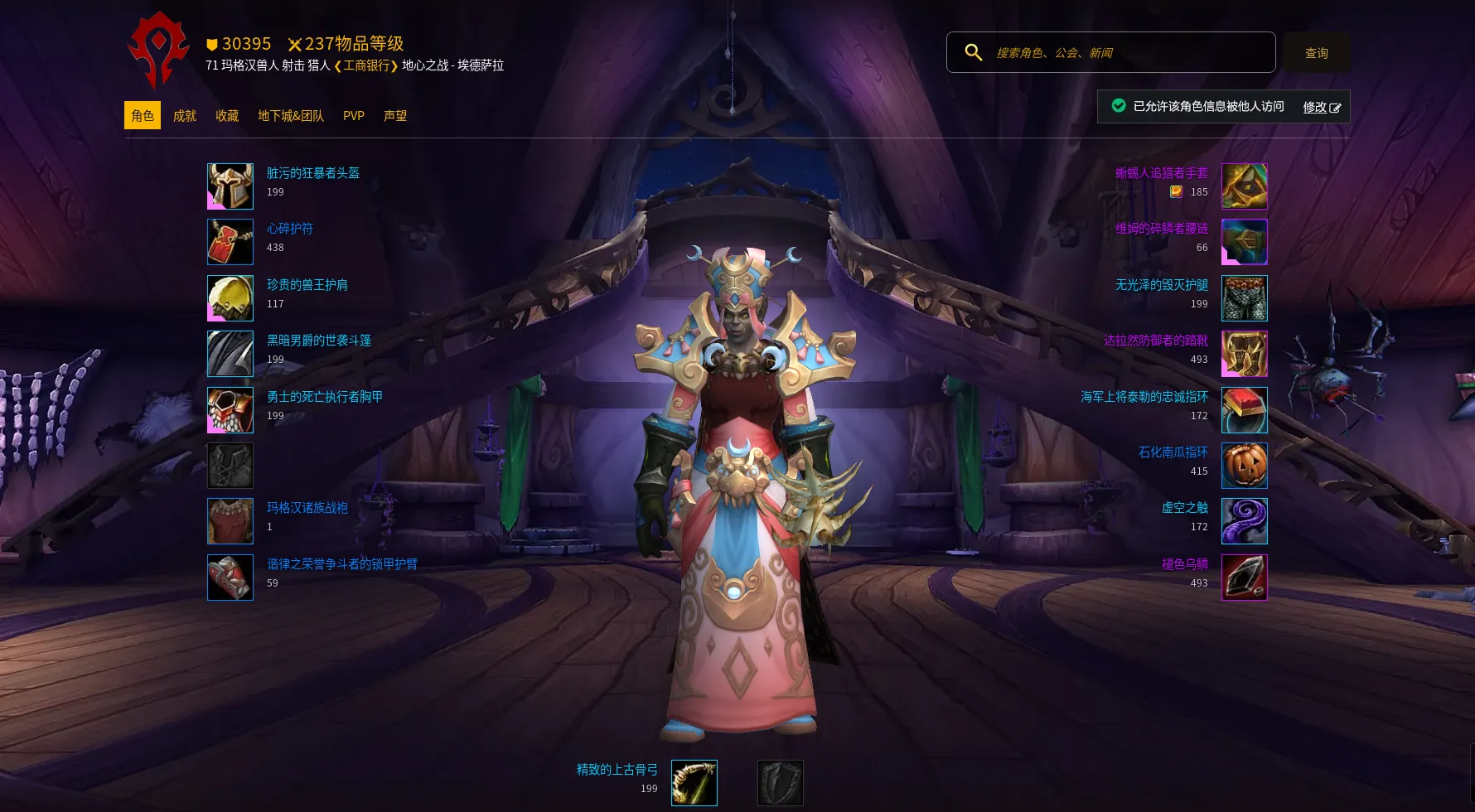The height and width of the screenshot is (812, 1475).
Task: Click the 查询 search button
Action: [x=1316, y=53]
